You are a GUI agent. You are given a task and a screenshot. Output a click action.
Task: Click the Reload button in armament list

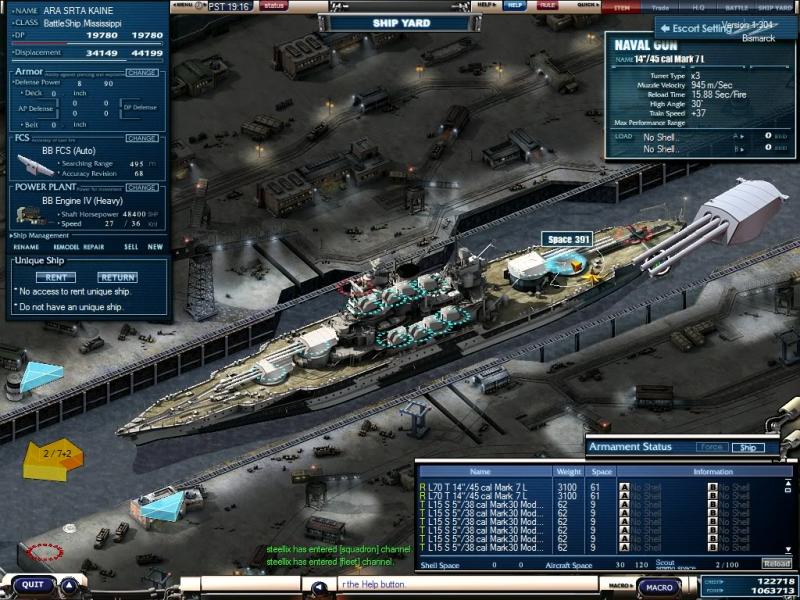776,564
